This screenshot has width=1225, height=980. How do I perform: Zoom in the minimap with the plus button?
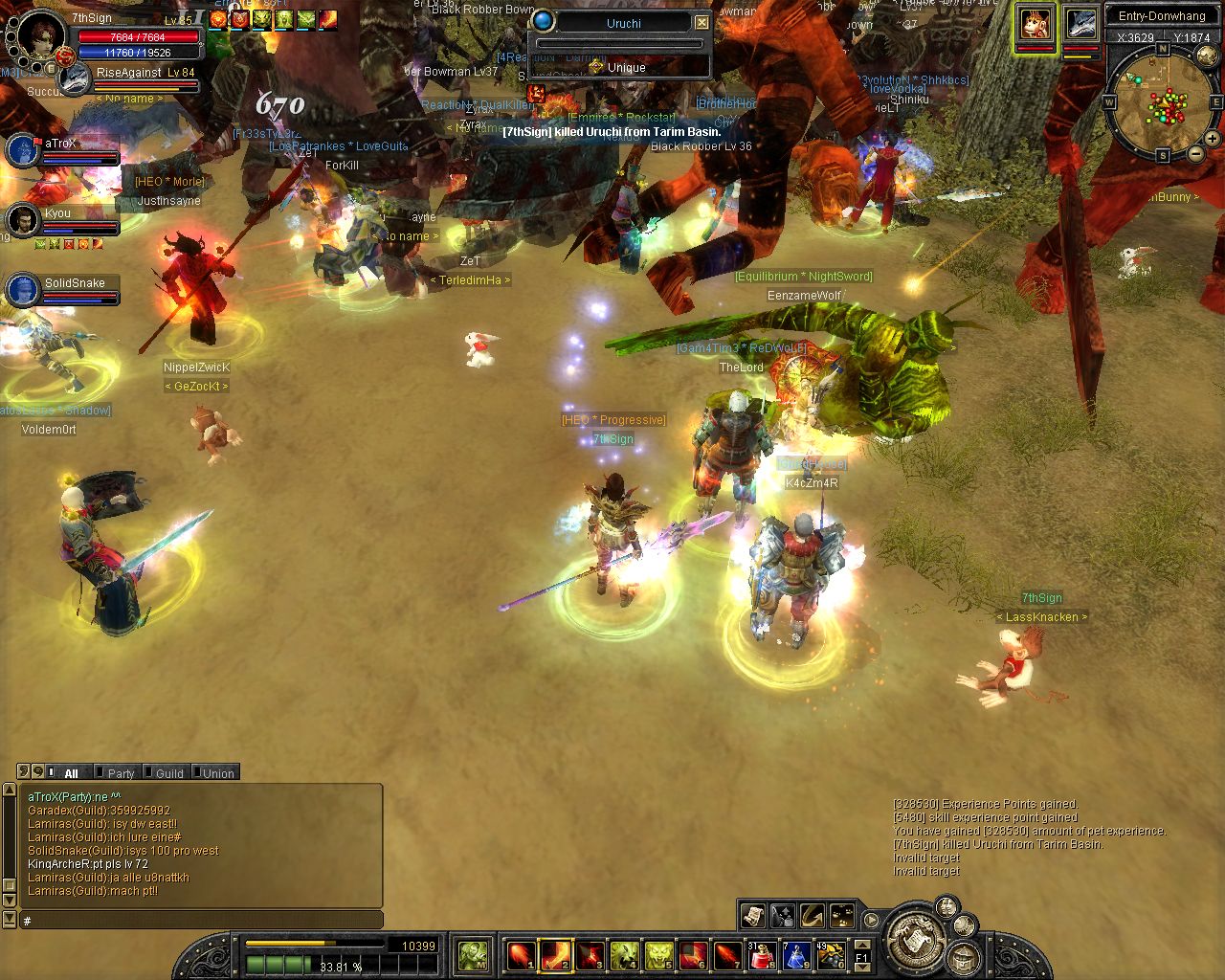coord(1212,139)
